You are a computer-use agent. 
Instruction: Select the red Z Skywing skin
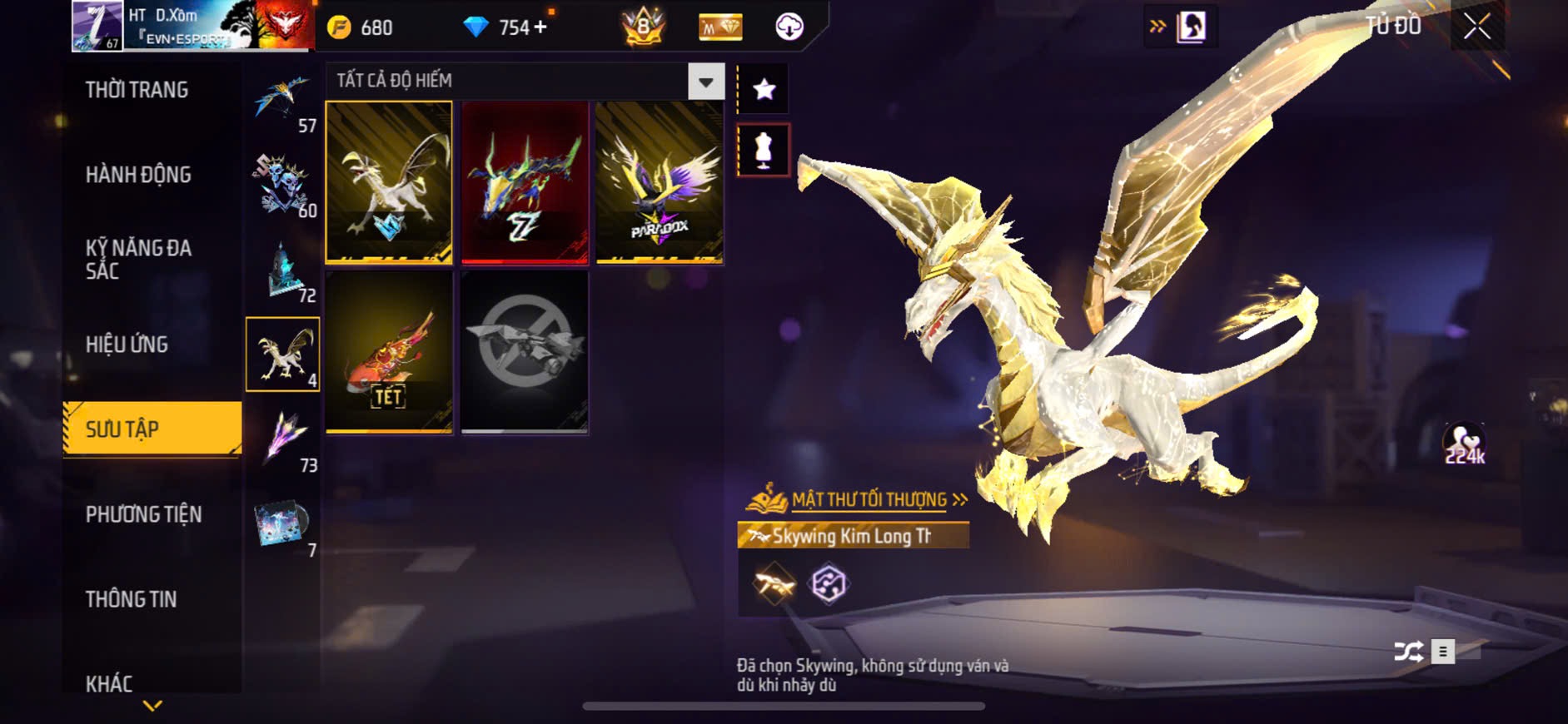click(x=525, y=182)
